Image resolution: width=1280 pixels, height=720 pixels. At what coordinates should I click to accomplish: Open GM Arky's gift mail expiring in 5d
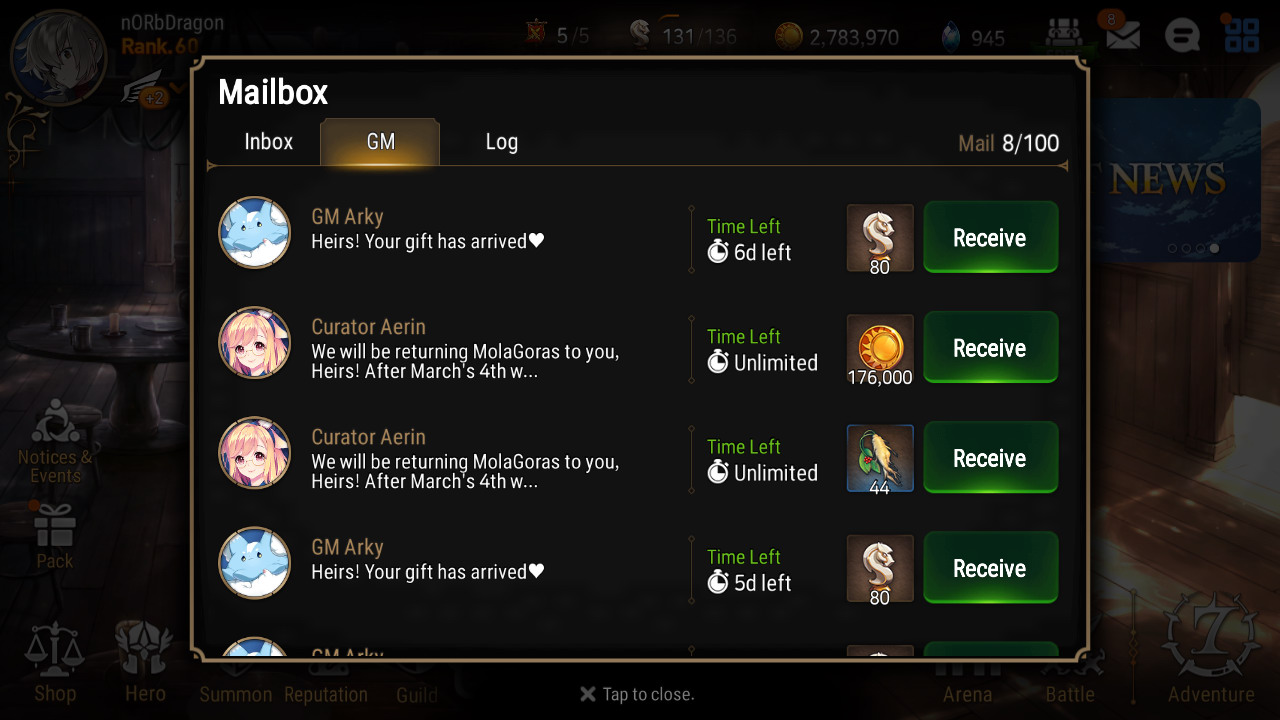[x=428, y=561]
